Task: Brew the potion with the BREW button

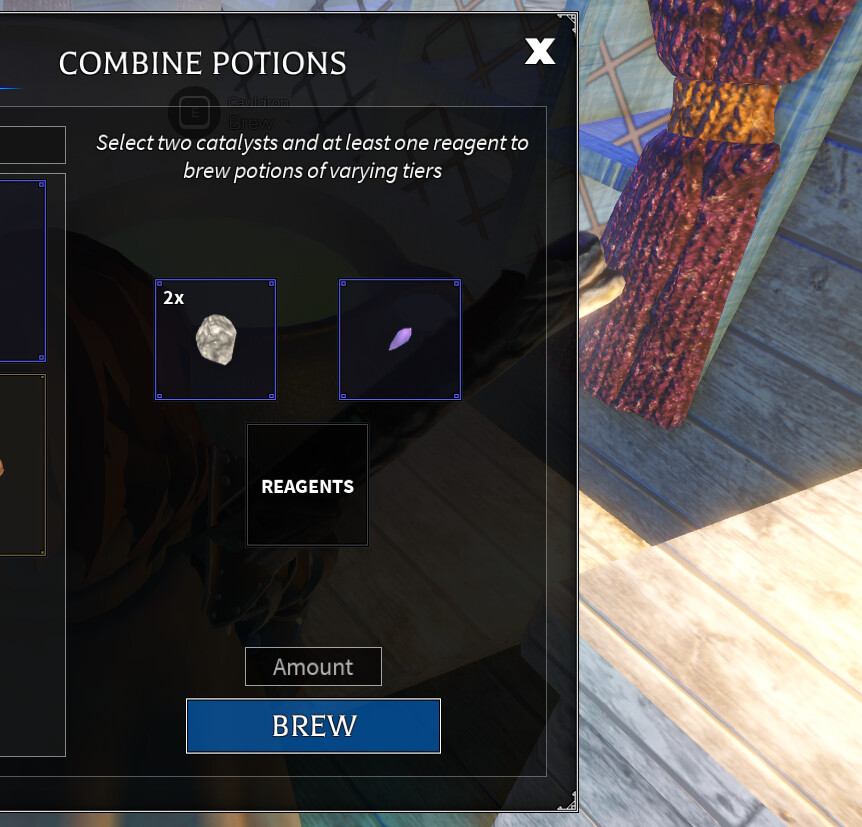Action: (313, 725)
